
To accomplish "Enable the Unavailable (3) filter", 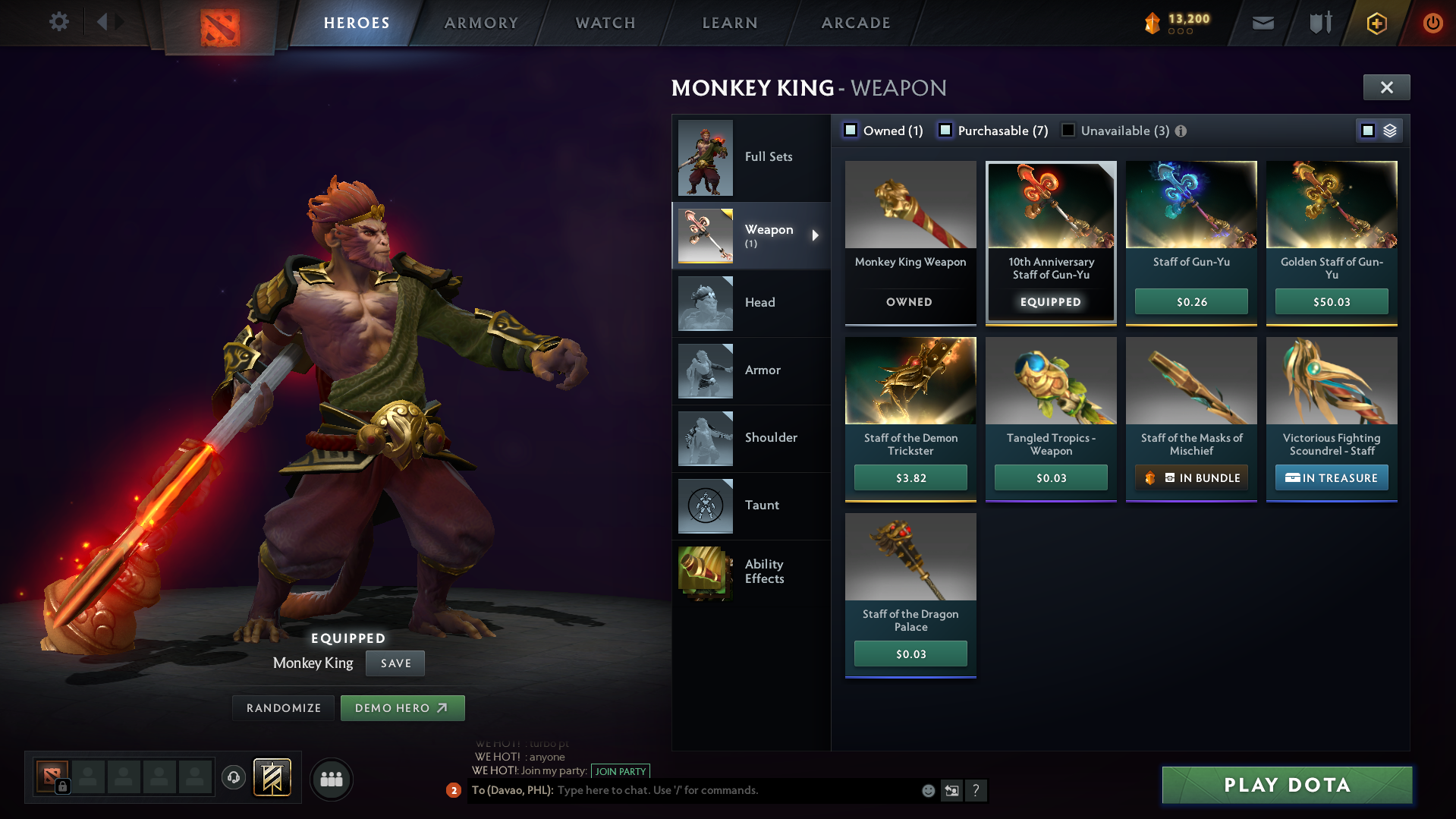I will click(x=1068, y=130).
